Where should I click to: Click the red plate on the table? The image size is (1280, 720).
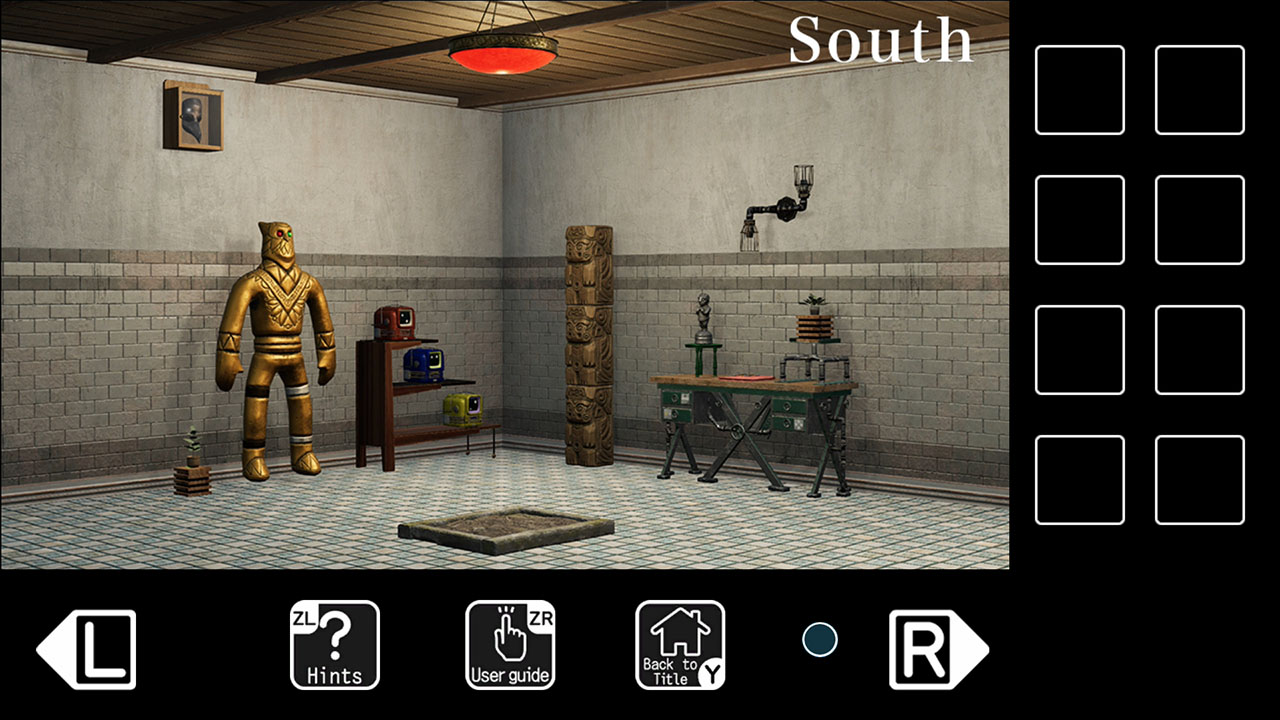point(745,378)
